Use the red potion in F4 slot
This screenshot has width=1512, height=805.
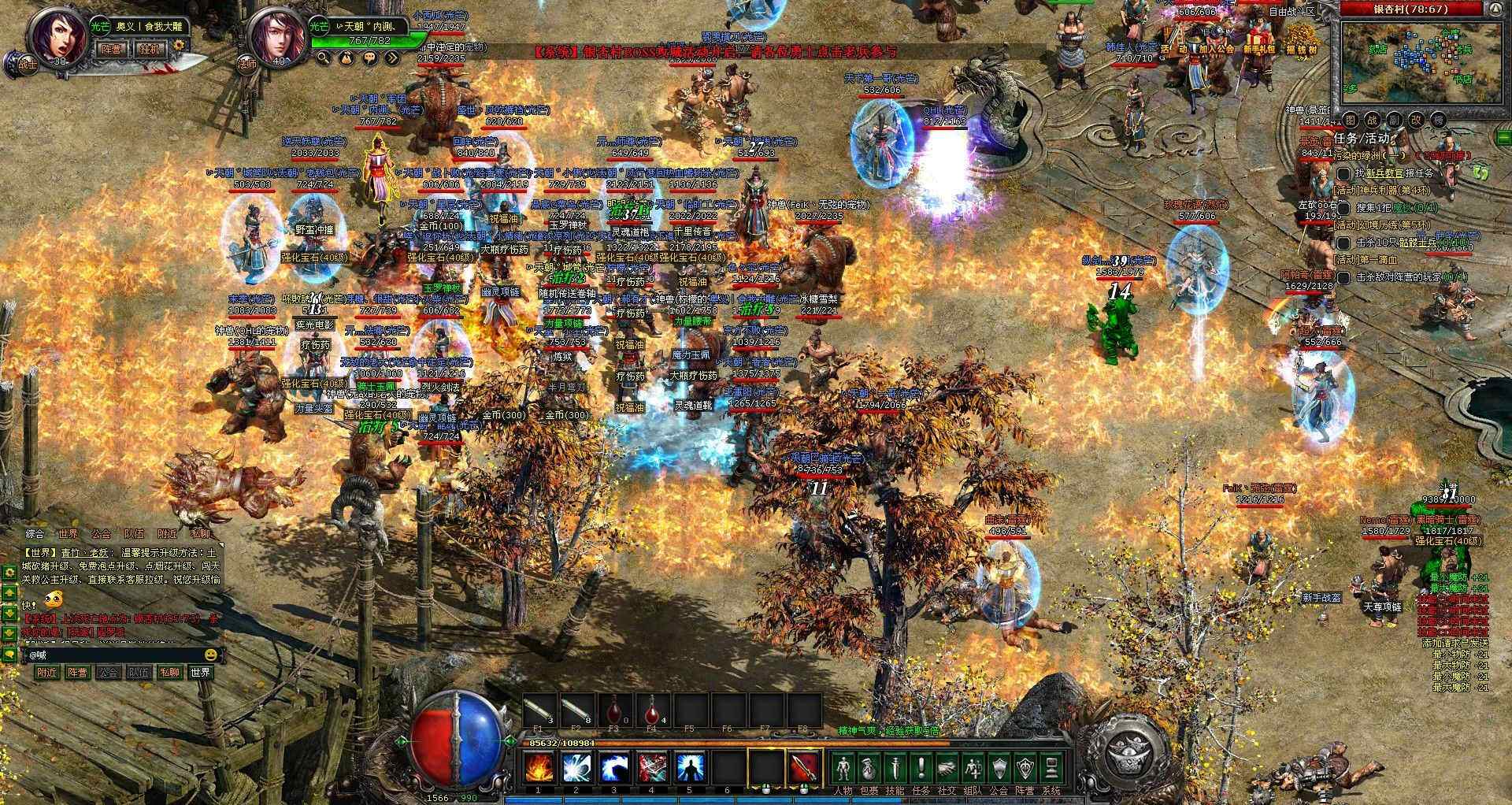(653, 711)
